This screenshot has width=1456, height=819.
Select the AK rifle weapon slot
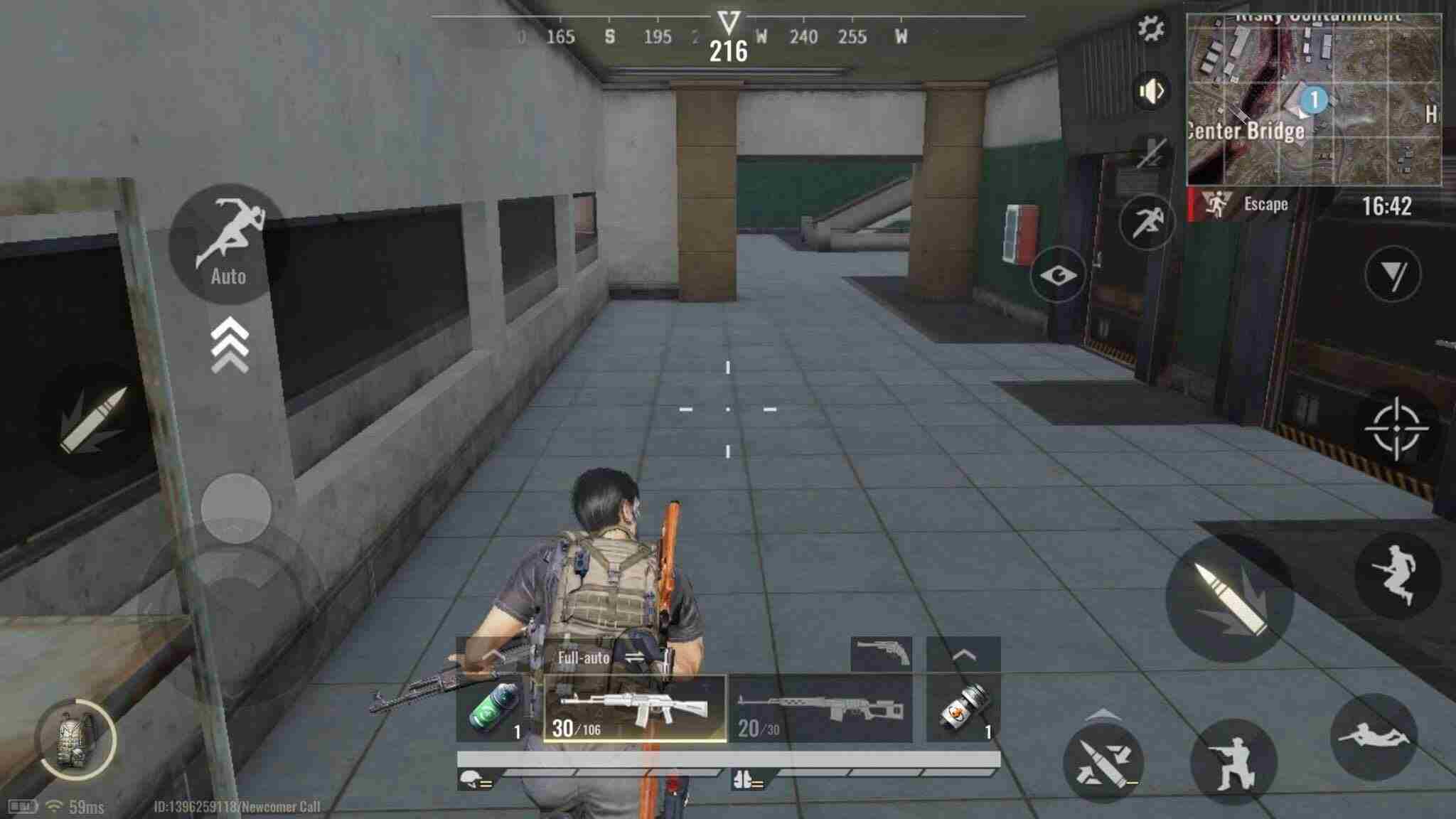(635, 710)
